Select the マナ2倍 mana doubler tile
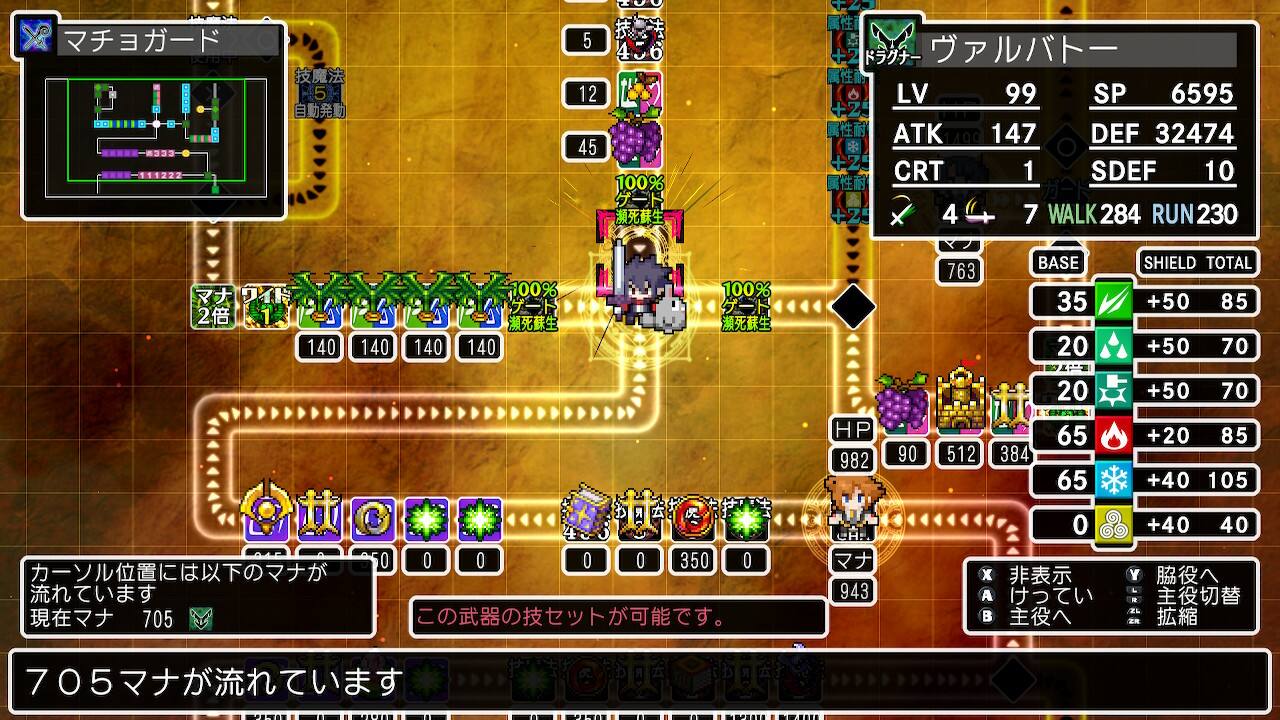1280x720 pixels. [x=212, y=306]
